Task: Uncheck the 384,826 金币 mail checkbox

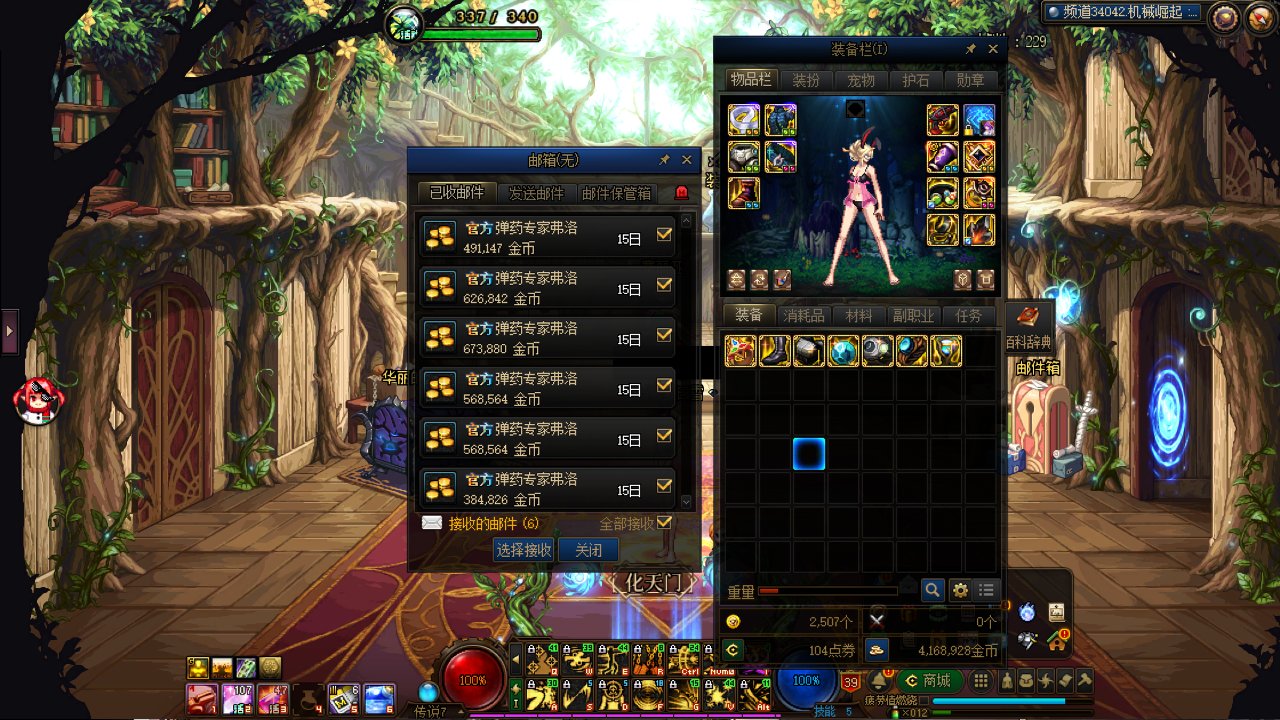Action: [x=664, y=486]
